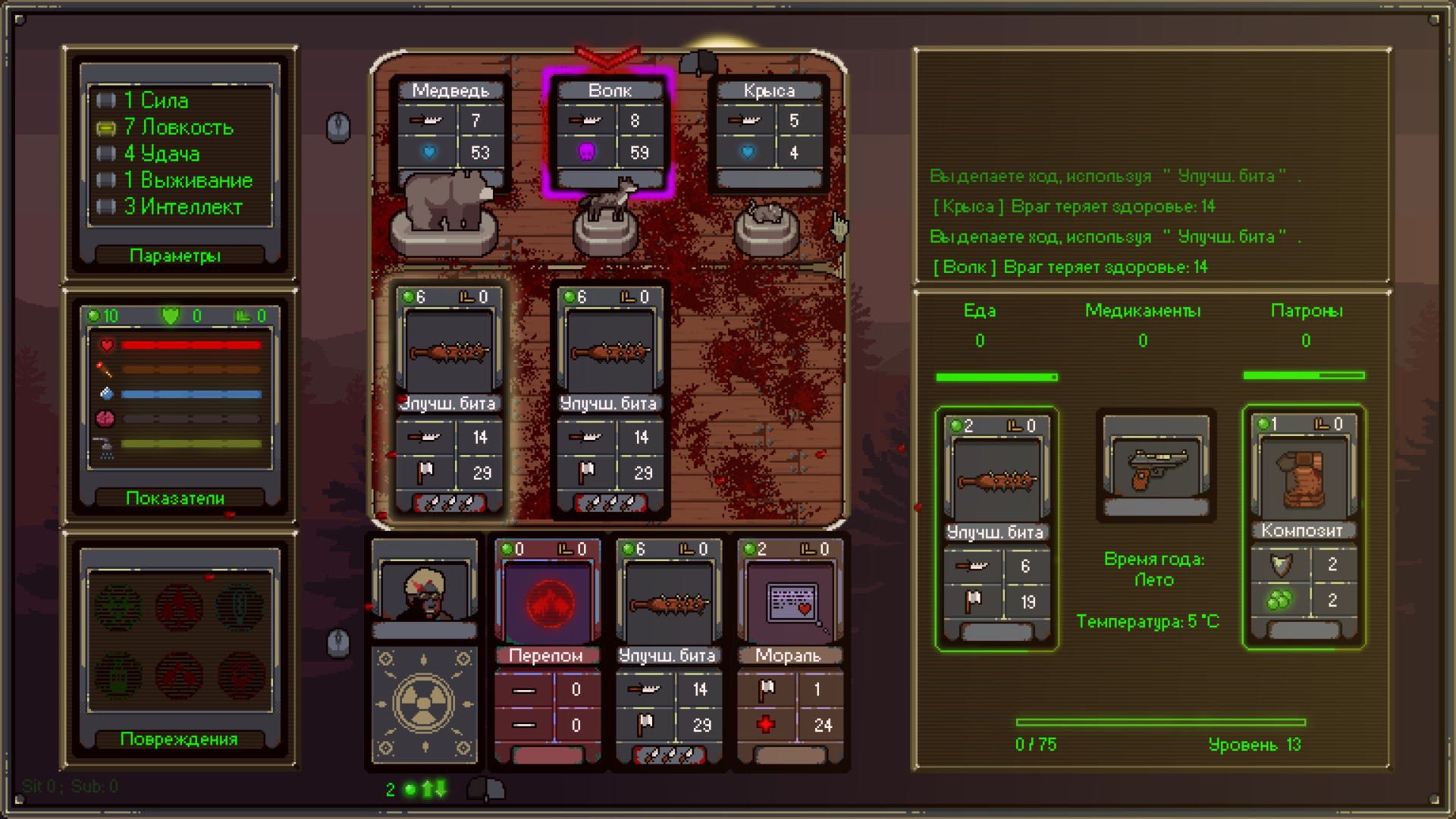1456x819 pixels.
Task: Click the Еда progress bar
Action: (x=996, y=376)
